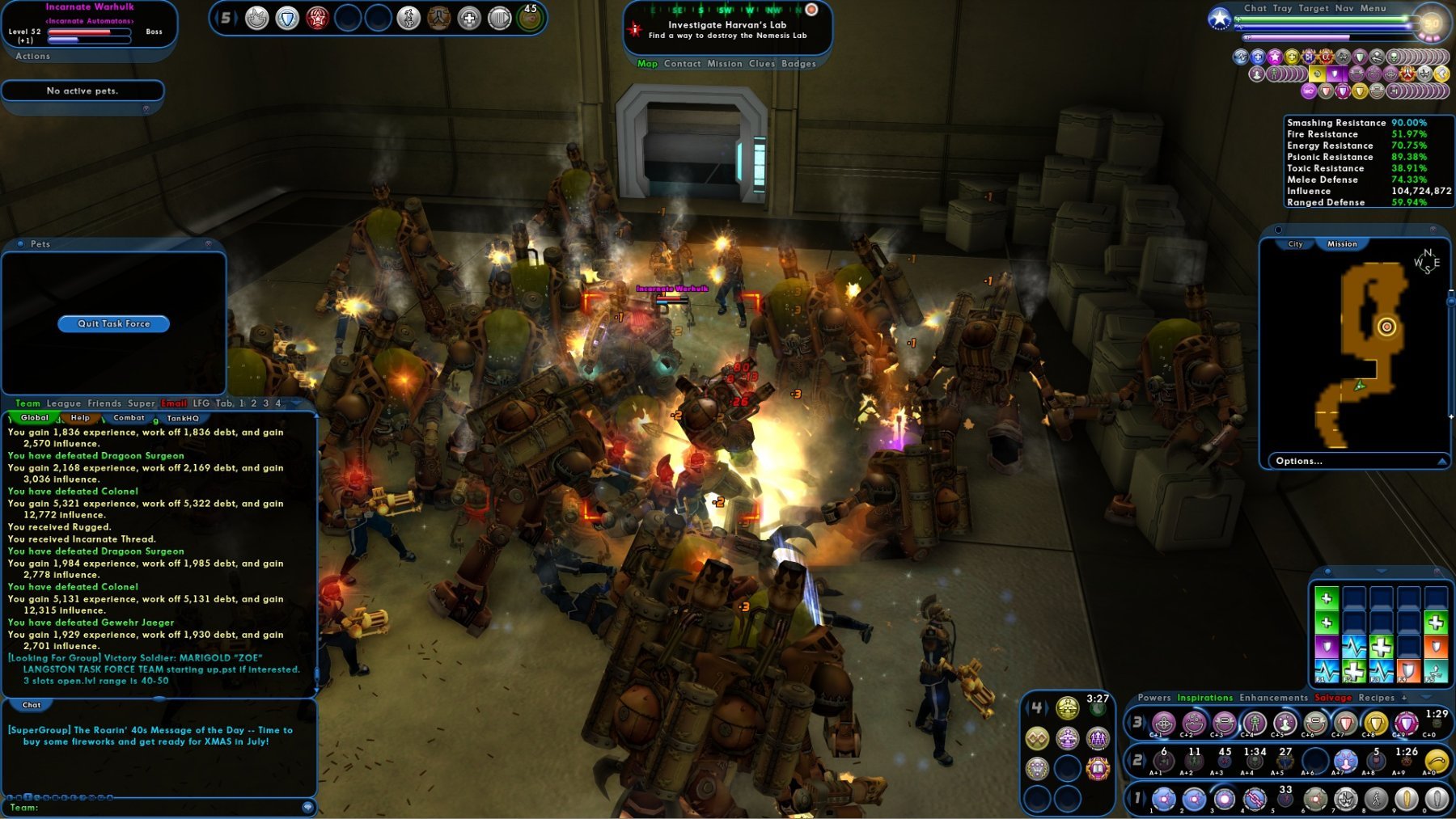Open the Map from the nav bar
The height and width of the screenshot is (819, 1456).
(647, 64)
